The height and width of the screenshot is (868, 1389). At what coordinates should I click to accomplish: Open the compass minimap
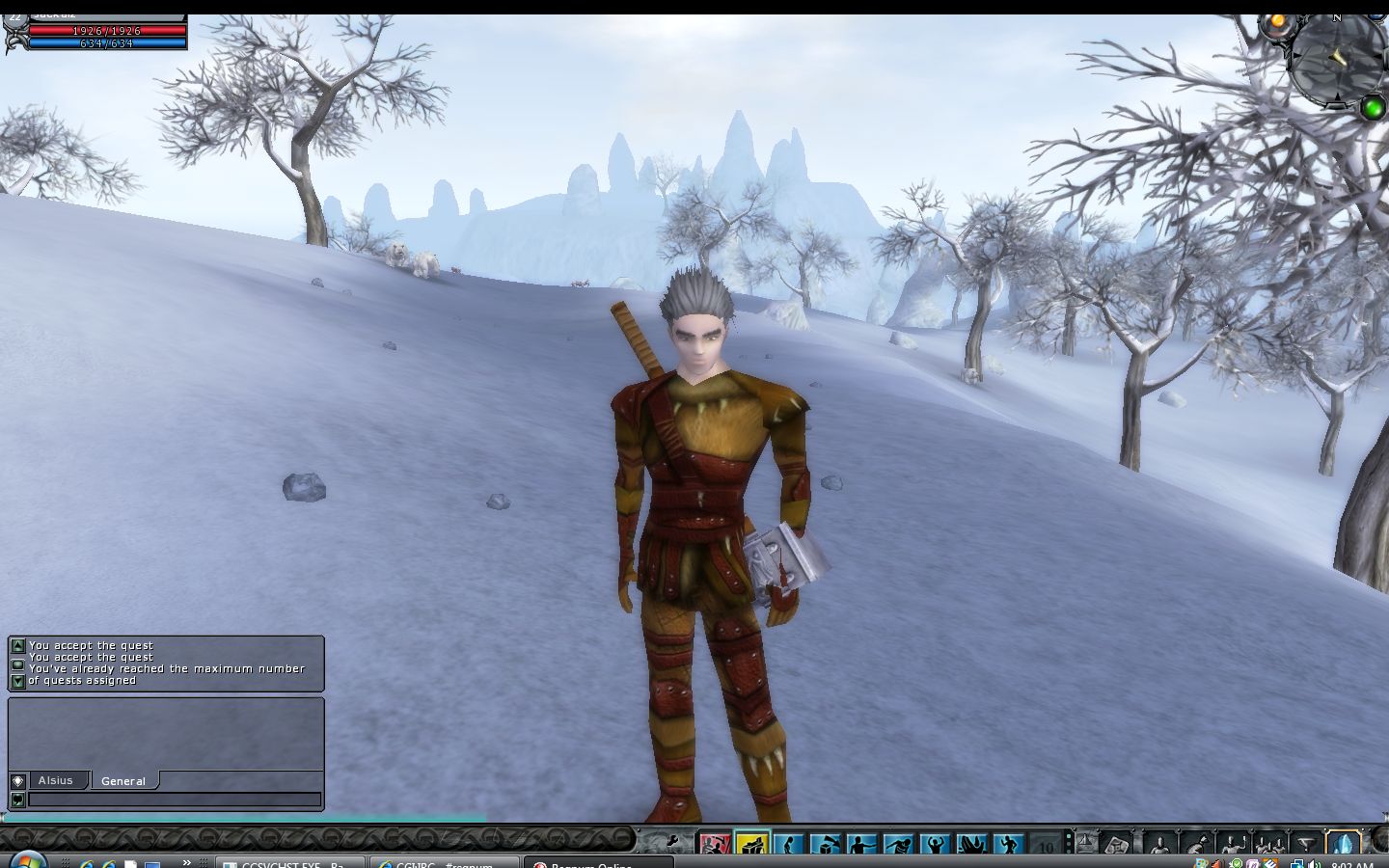[x=1336, y=58]
